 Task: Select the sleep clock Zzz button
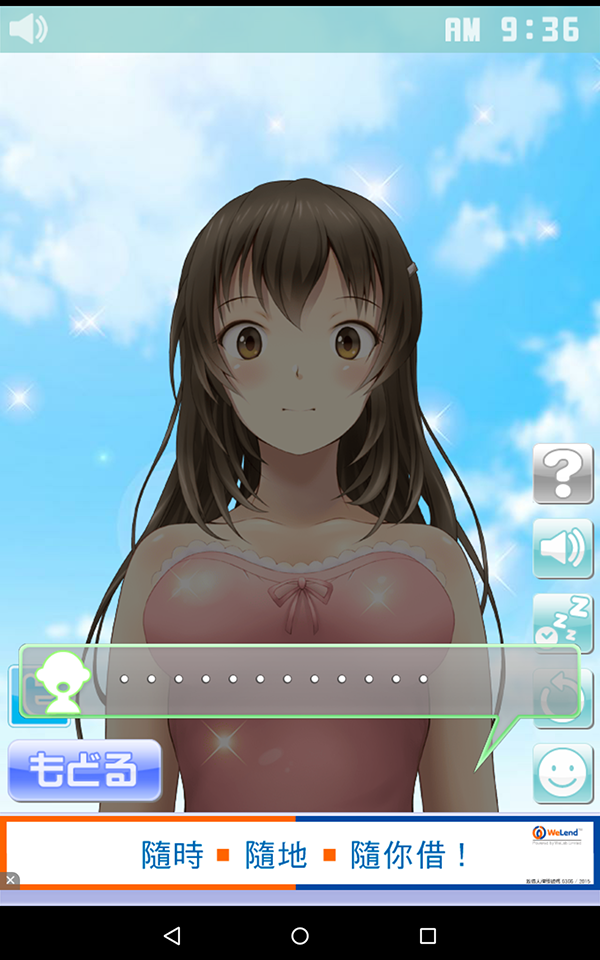563,622
